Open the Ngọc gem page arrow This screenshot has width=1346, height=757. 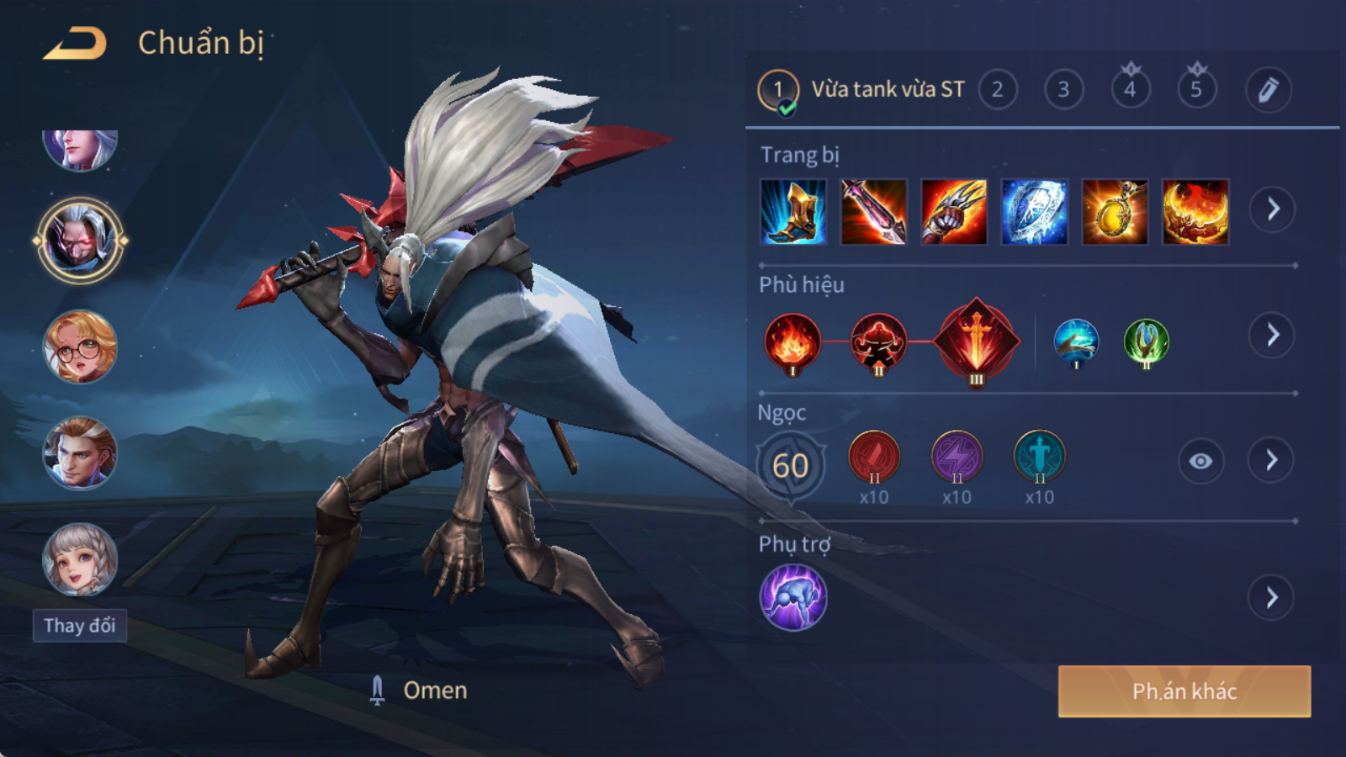tap(1272, 460)
